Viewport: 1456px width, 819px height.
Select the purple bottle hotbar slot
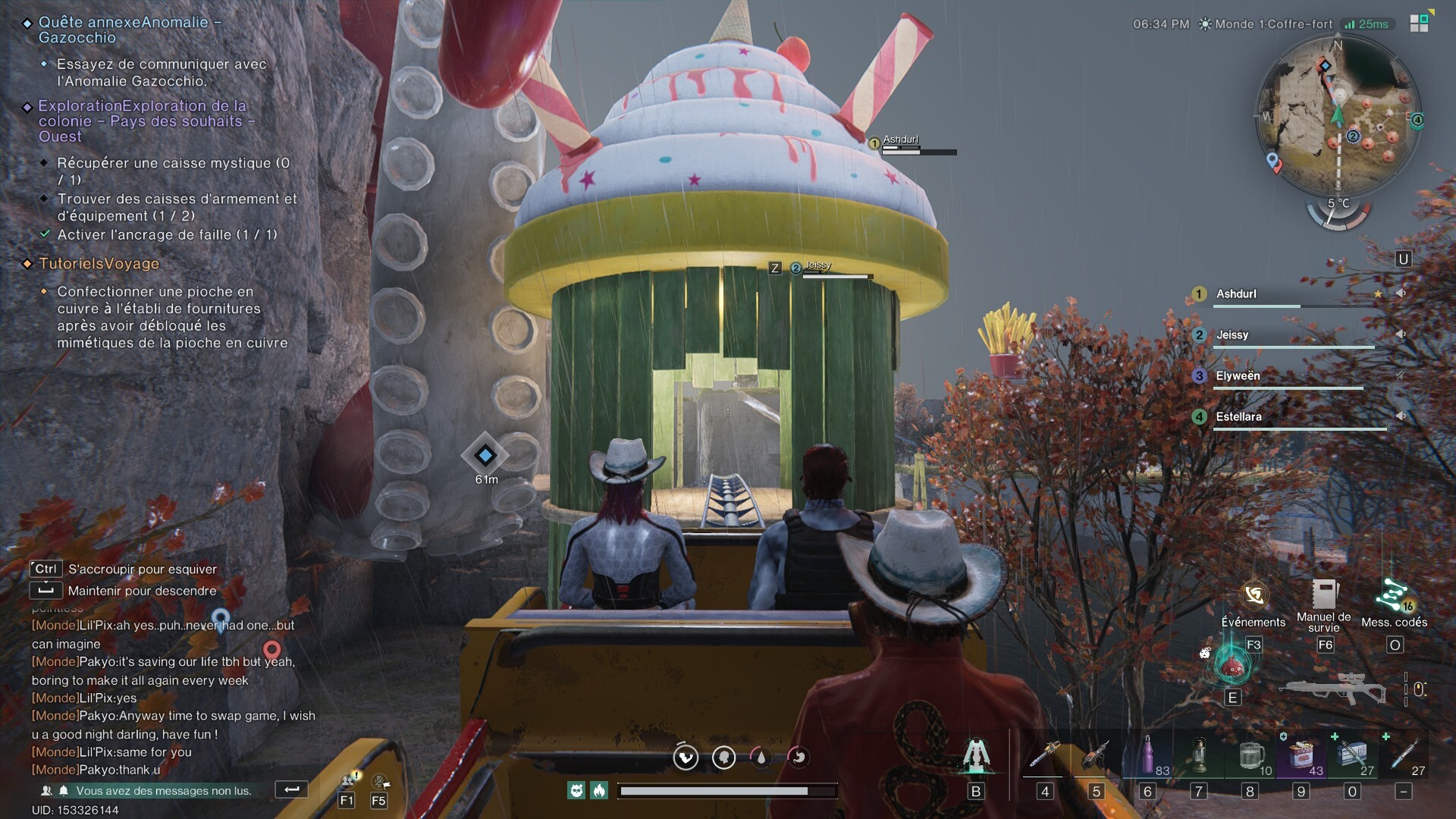[1147, 755]
